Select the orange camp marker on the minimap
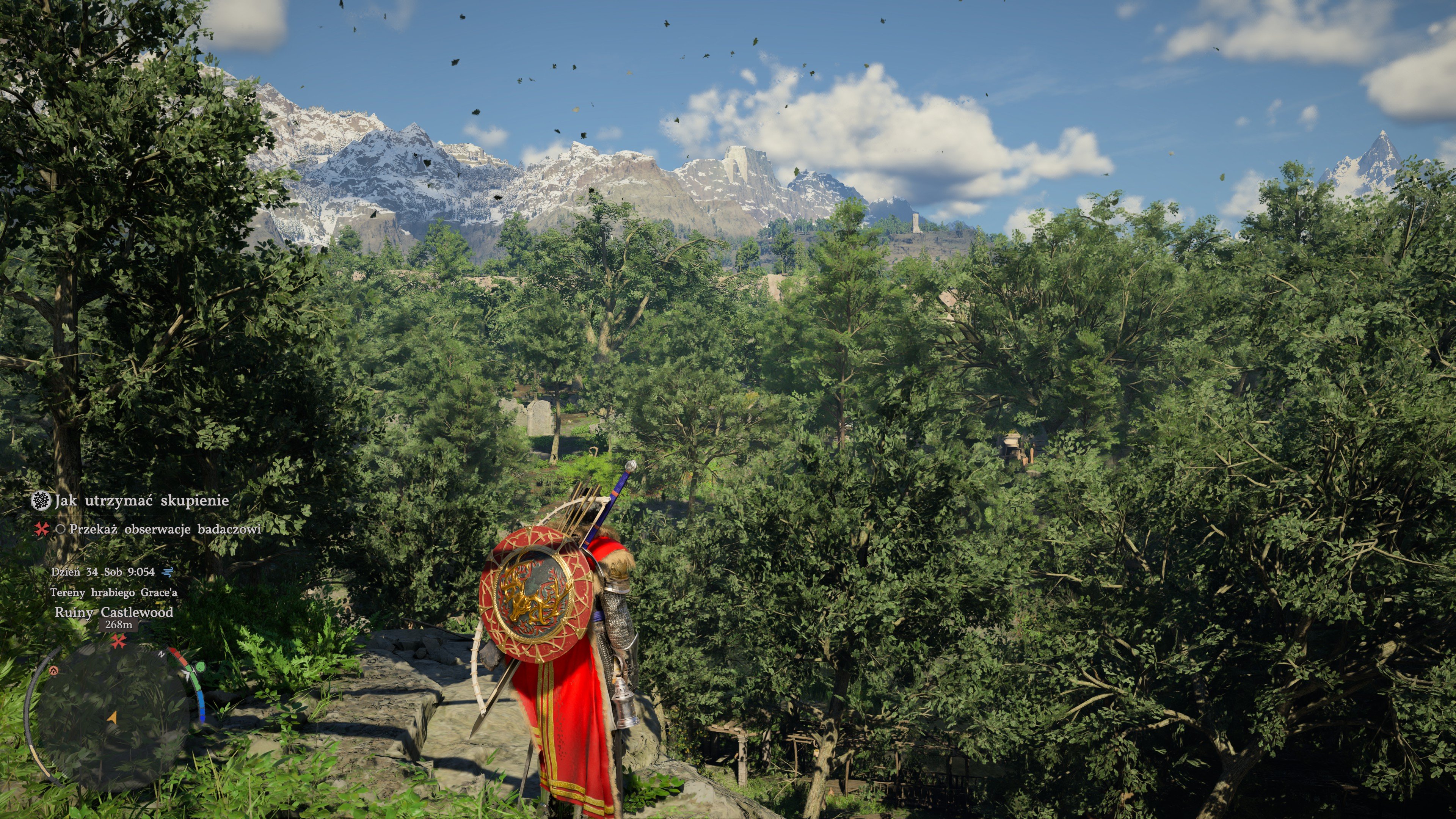The image size is (1456, 819). point(54,670)
